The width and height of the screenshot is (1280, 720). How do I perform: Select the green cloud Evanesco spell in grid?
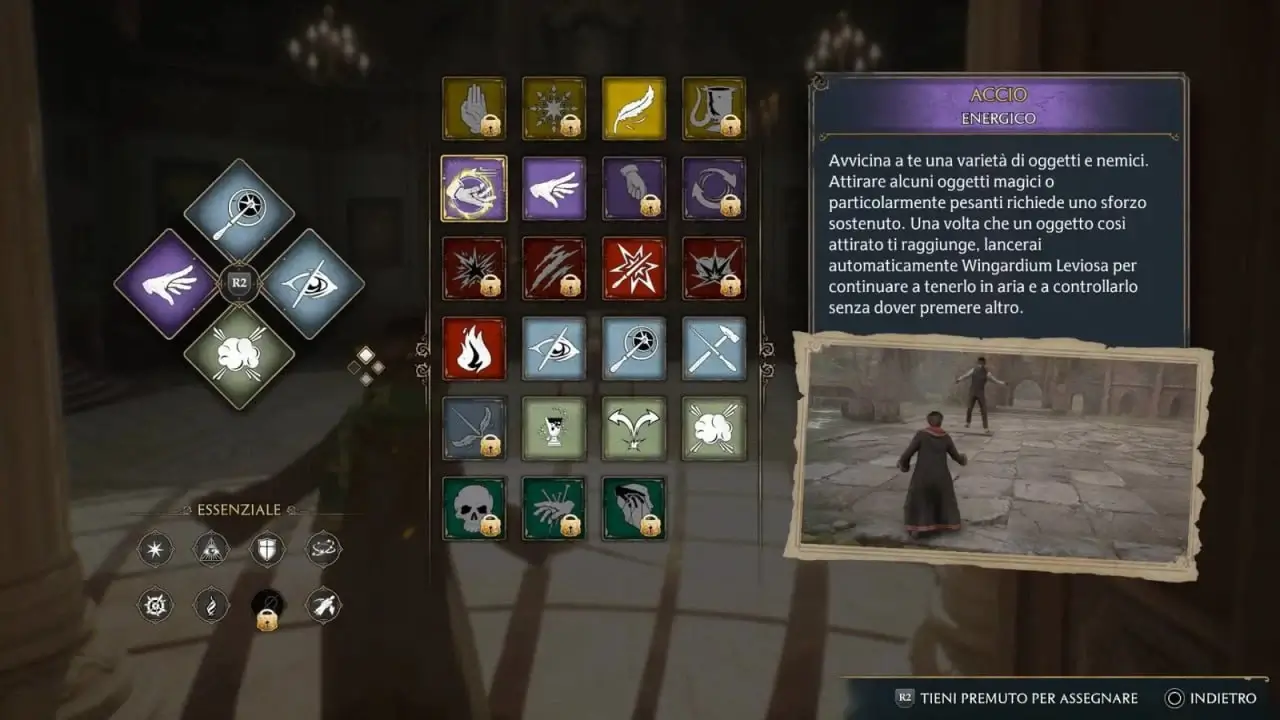[x=714, y=428]
